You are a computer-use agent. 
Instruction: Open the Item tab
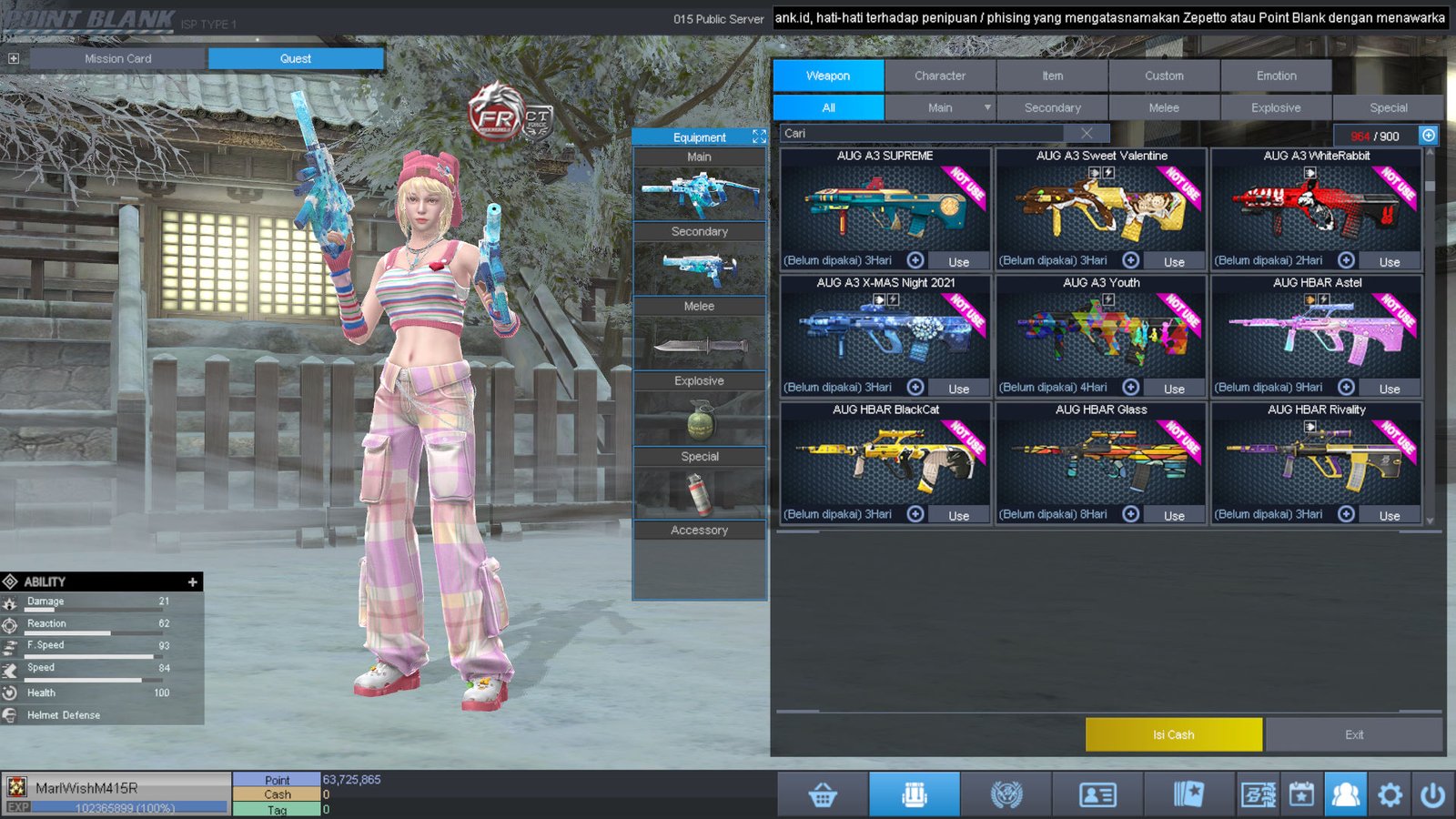tap(1052, 76)
